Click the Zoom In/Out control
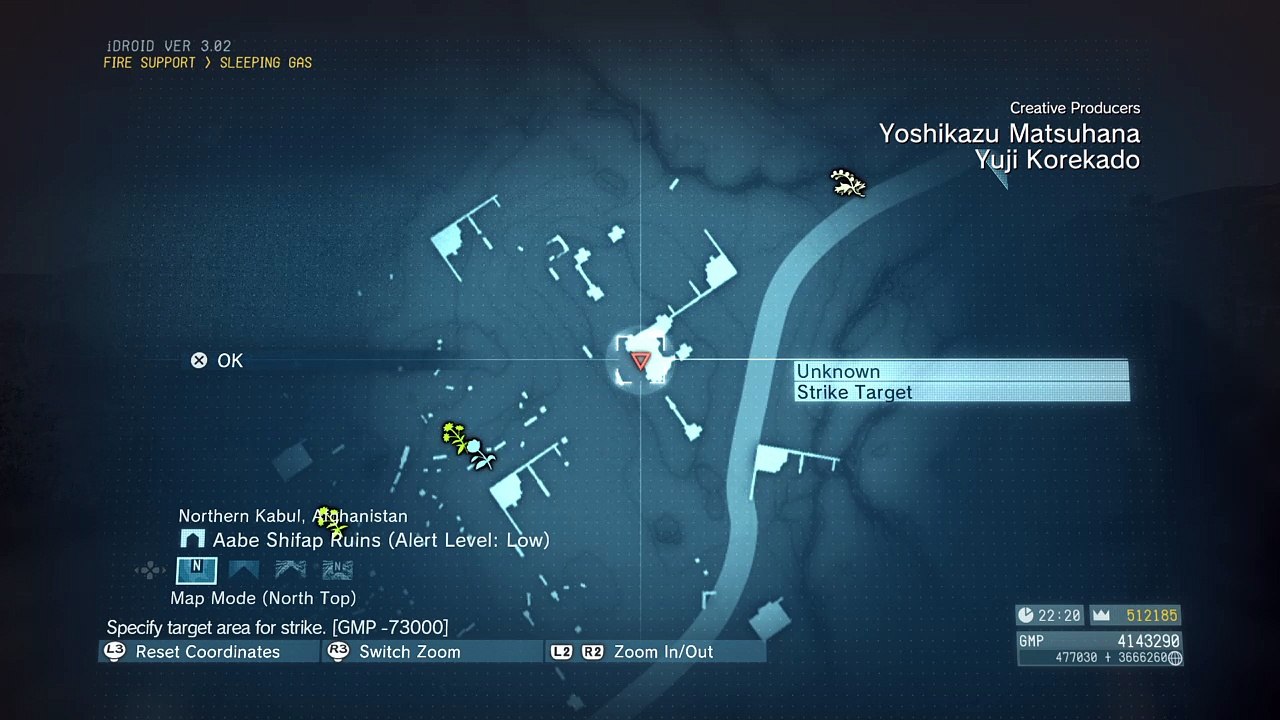Screen dimensions: 1280x720 662,652
